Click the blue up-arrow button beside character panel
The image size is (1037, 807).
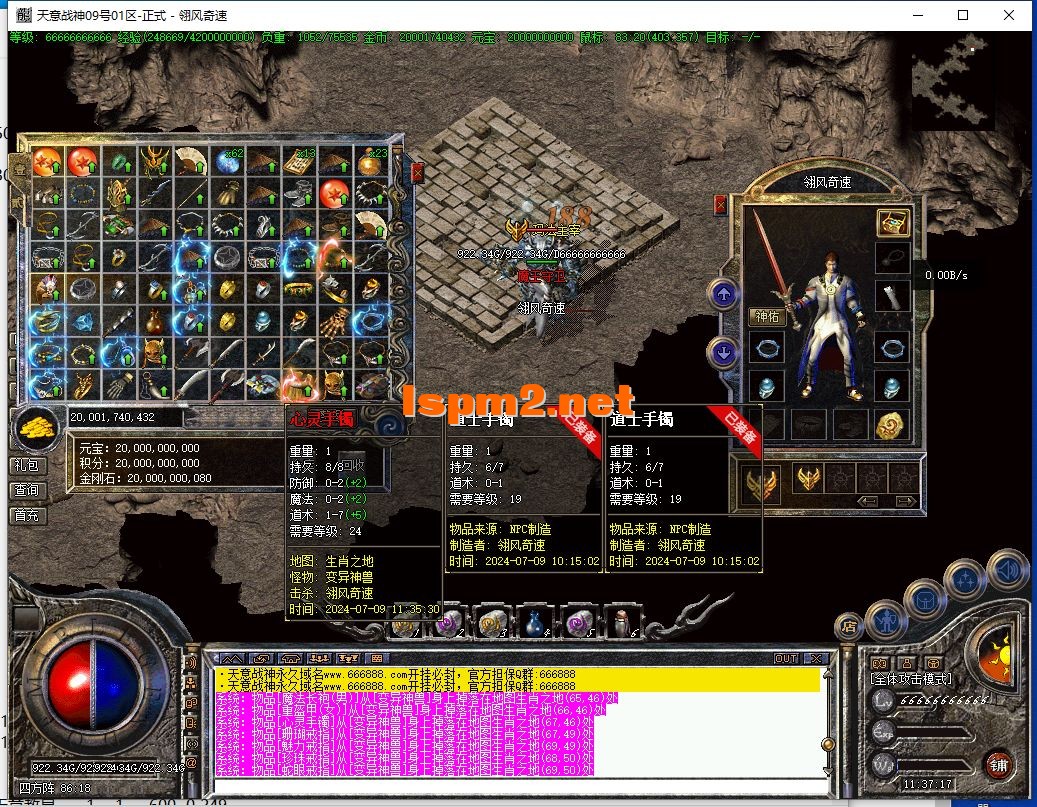coord(723,294)
